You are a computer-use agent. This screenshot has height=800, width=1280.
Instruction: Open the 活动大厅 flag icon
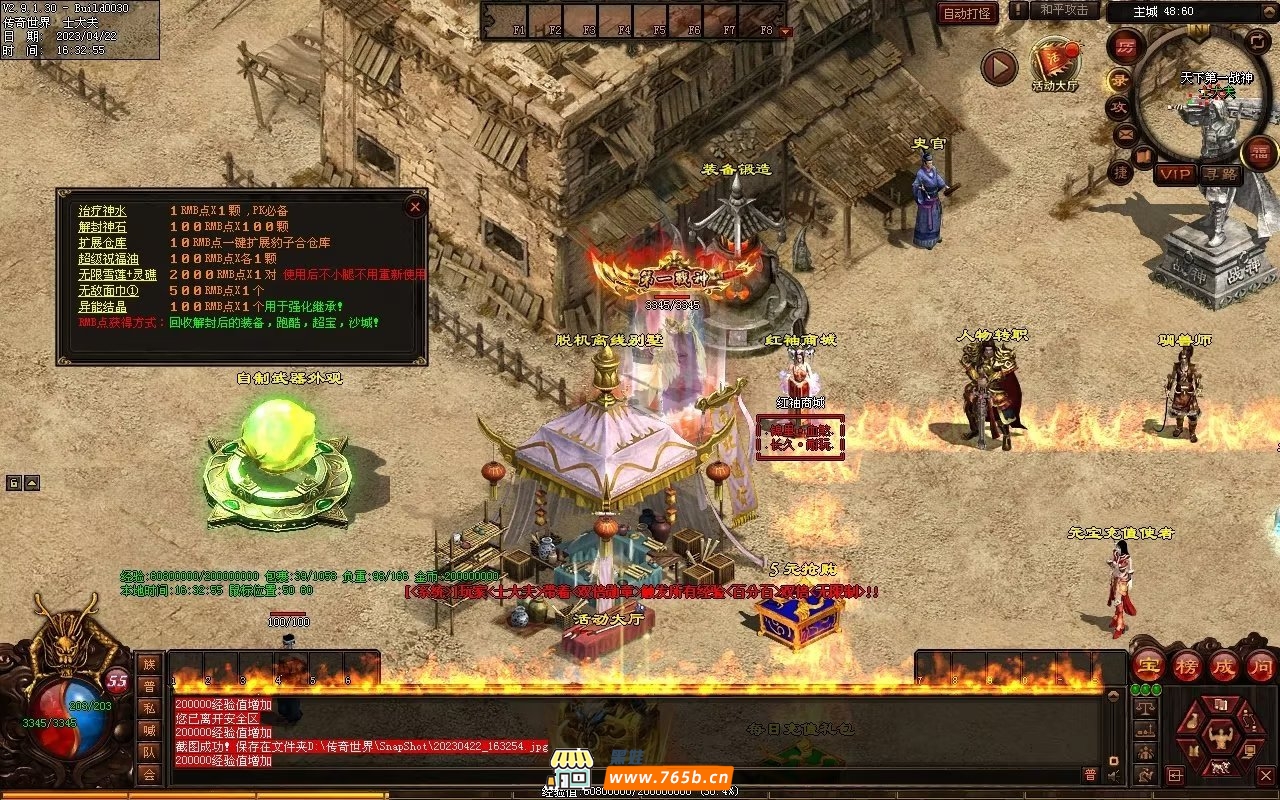(1054, 63)
